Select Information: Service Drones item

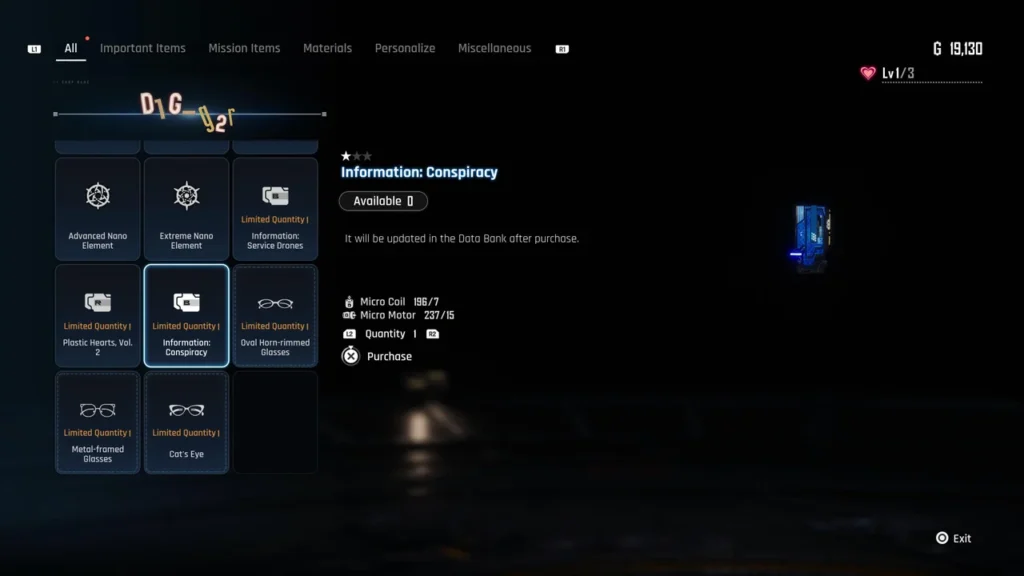[275, 208]
